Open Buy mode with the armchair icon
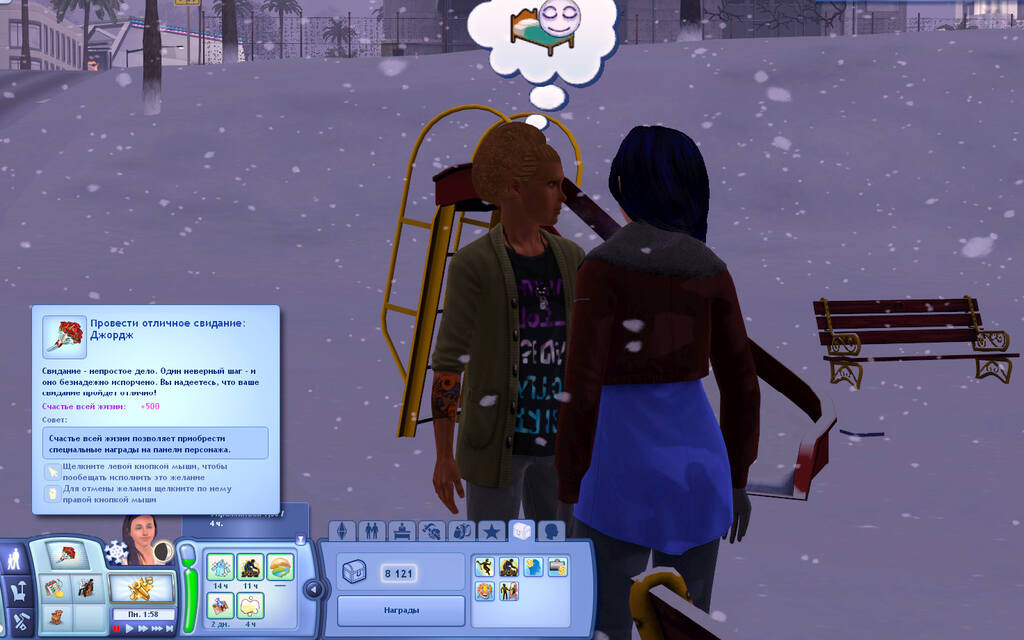The image size is (1024, 640). (19, 591)
